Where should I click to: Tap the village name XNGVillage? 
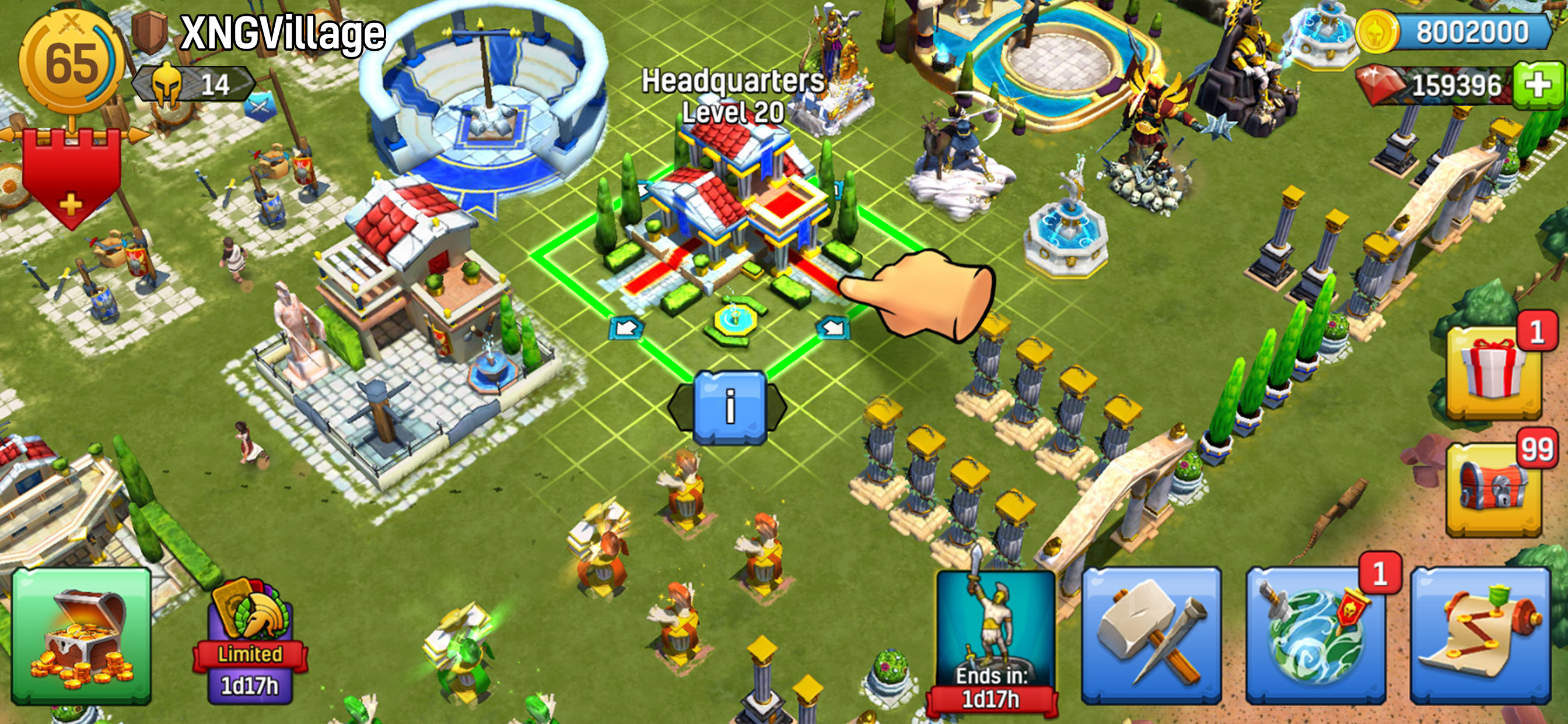(x=281, y=33)
